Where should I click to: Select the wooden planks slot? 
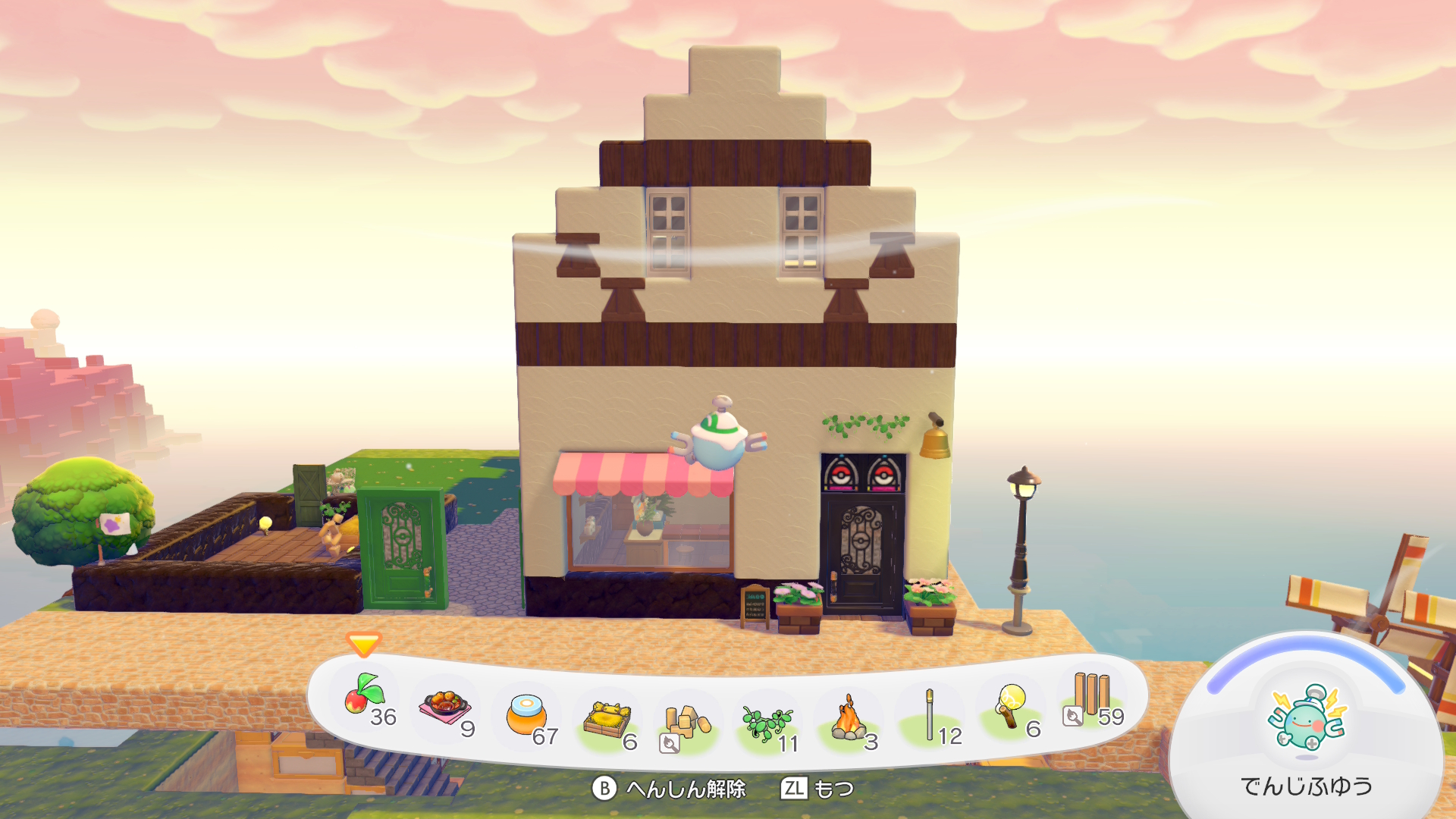(x=1092, y=698)
